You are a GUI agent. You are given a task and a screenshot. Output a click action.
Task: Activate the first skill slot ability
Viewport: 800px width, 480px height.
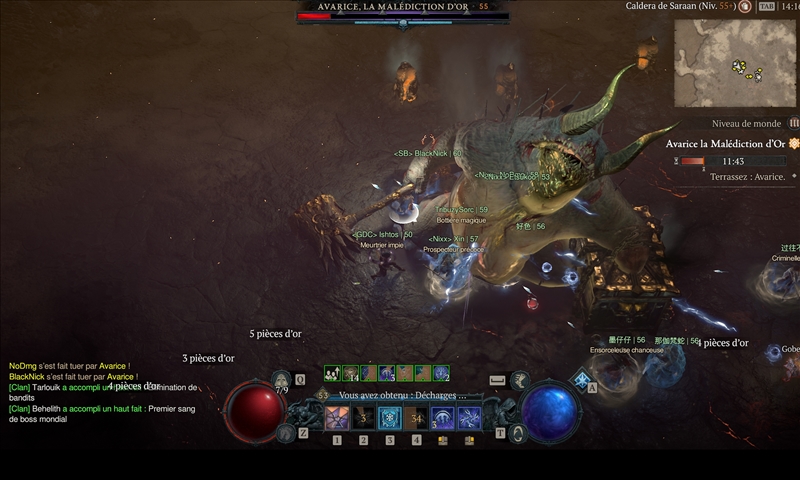[x=337, y=417]
